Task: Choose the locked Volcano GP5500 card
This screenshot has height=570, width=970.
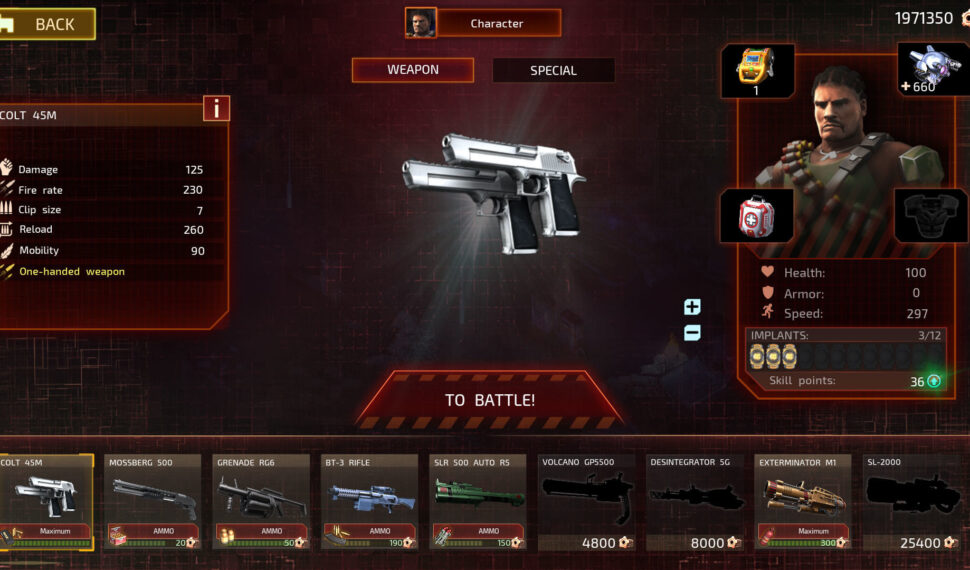Action: coord(586,502)
